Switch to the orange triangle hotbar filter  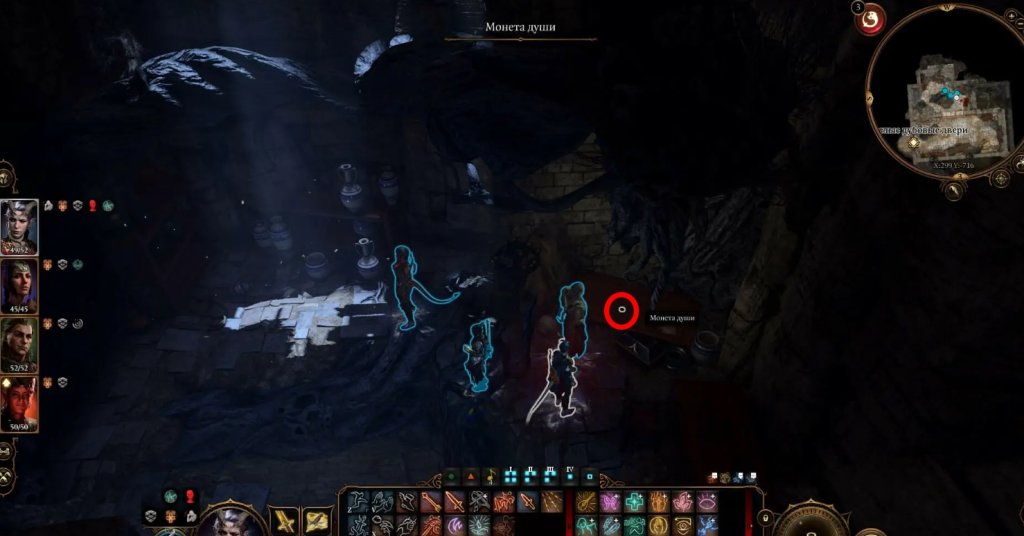click(472, 477)
